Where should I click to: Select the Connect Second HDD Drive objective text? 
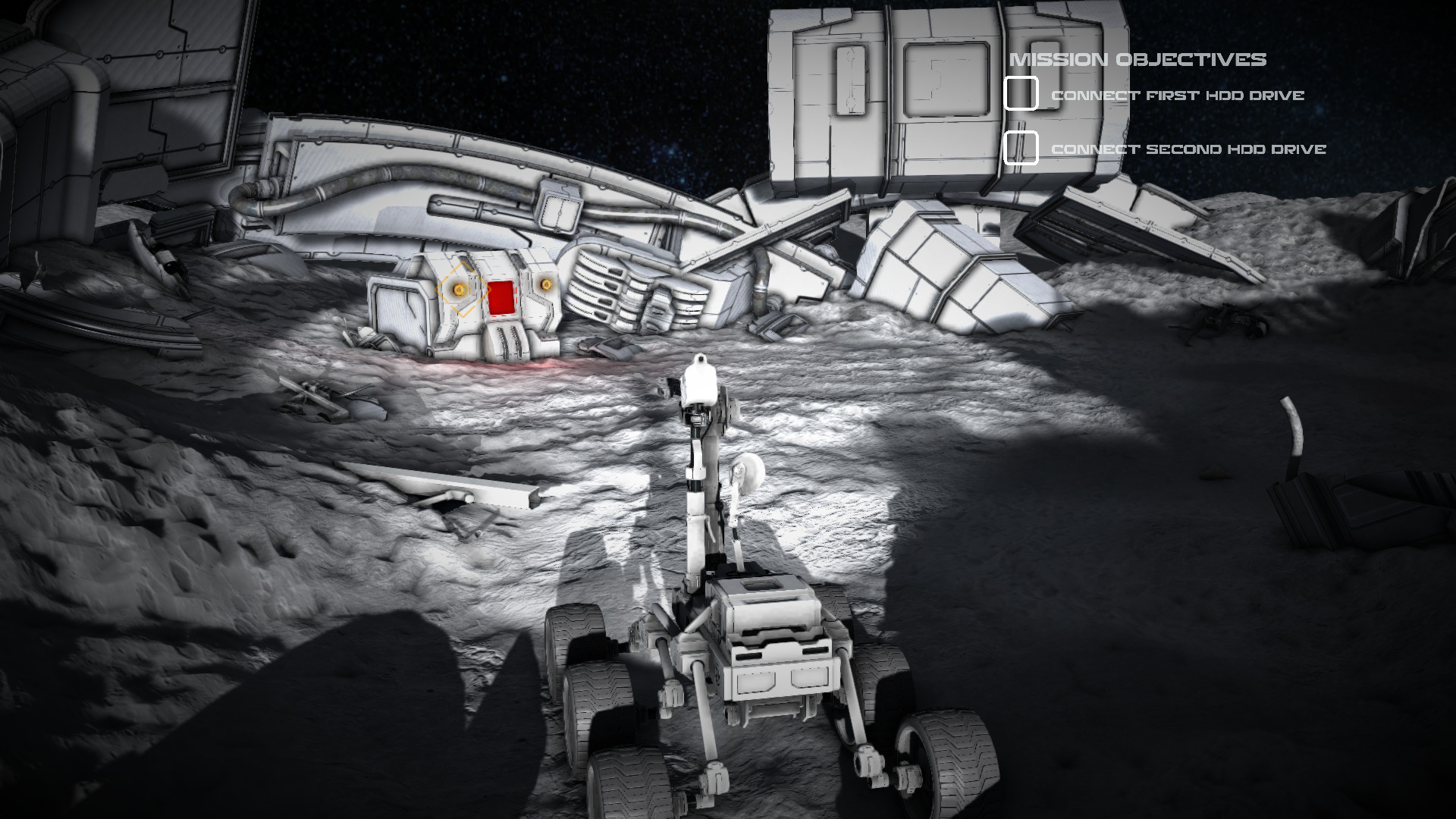(1188, 149)
